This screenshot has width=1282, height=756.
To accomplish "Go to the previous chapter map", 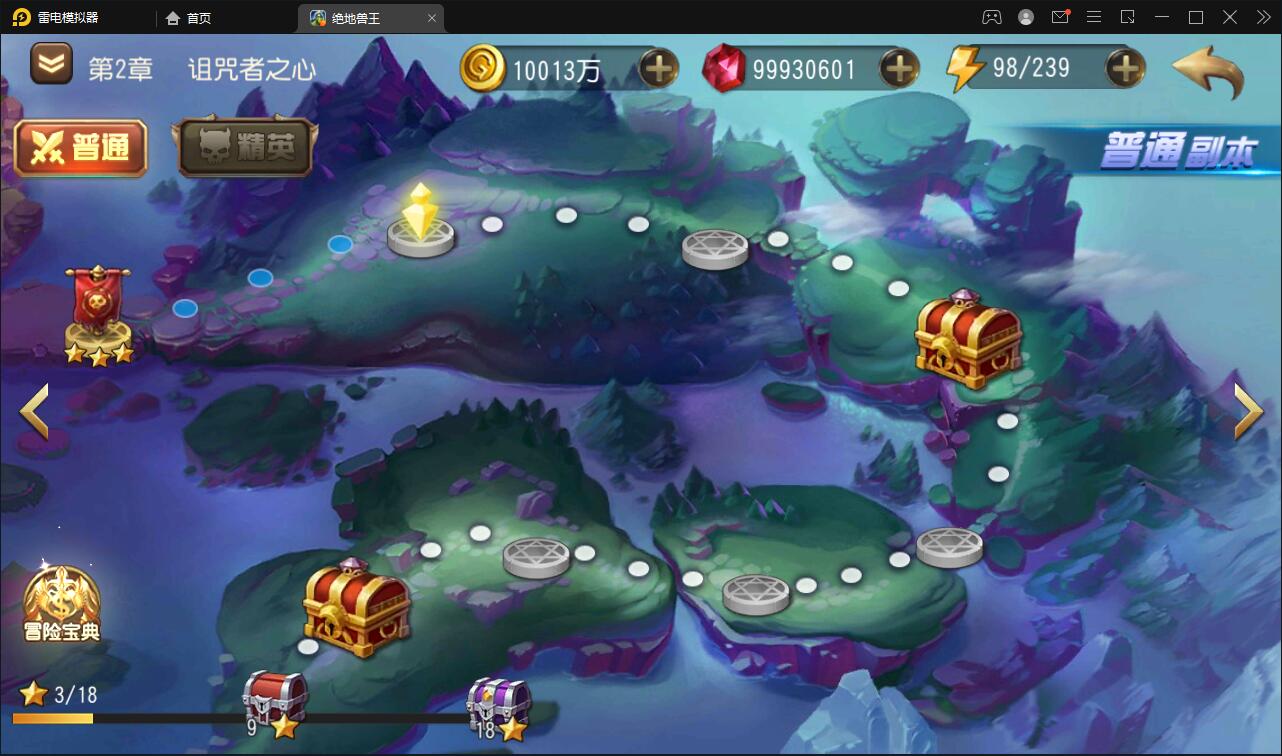I will pos(34,411).
